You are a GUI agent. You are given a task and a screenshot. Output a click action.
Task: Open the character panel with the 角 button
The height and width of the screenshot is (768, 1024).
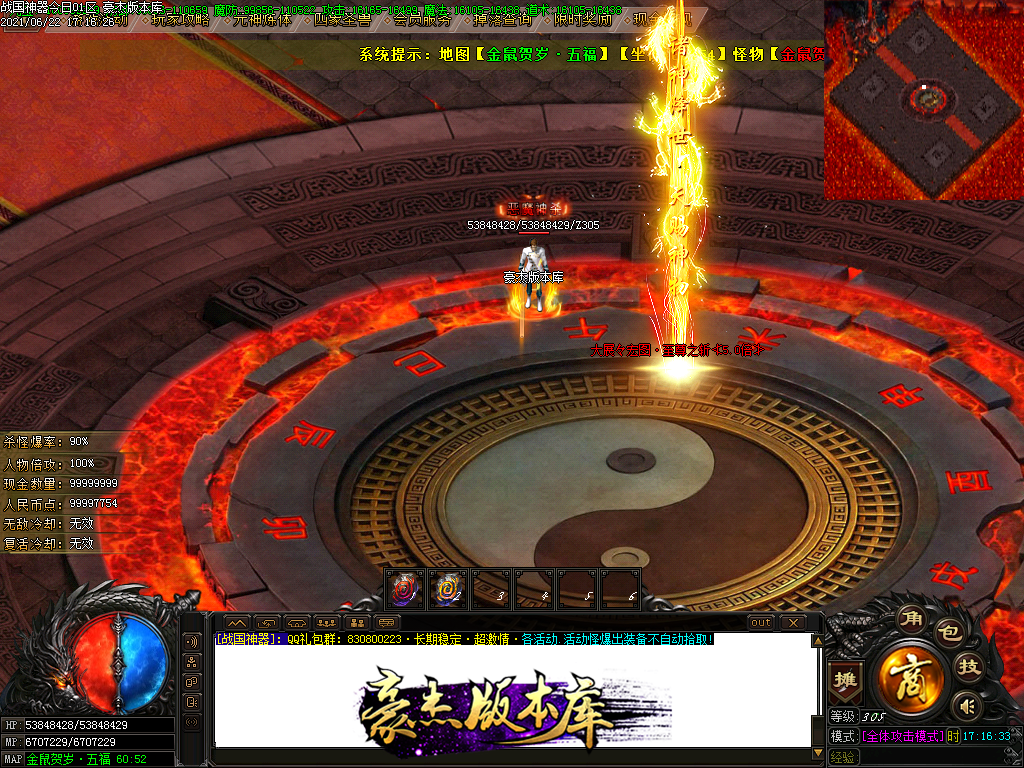click(910, 618)
